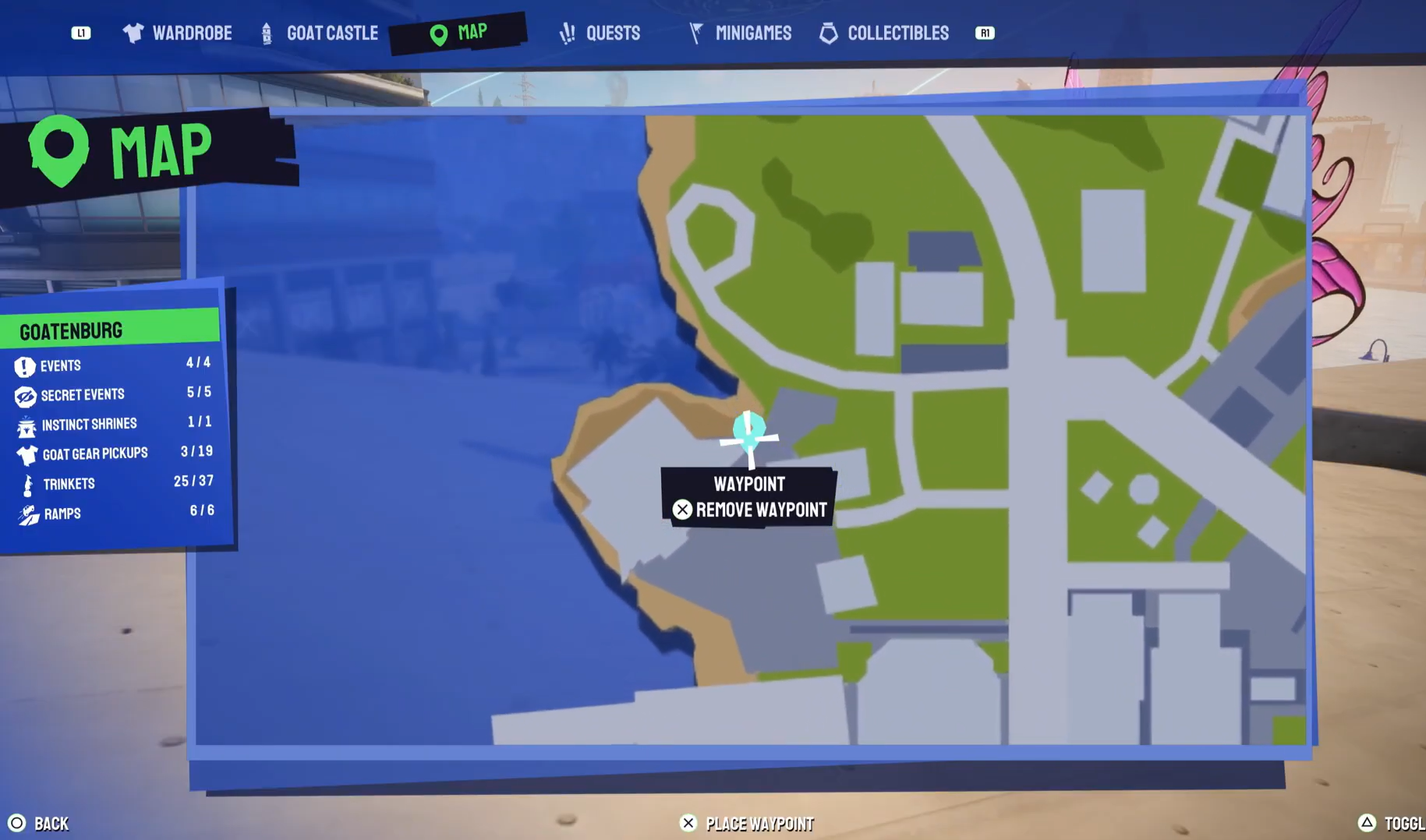Image resolution: width=1426 pixels, height=840 pixels.
Task: Select the Secret Events icon
Action: pos(24,394)
